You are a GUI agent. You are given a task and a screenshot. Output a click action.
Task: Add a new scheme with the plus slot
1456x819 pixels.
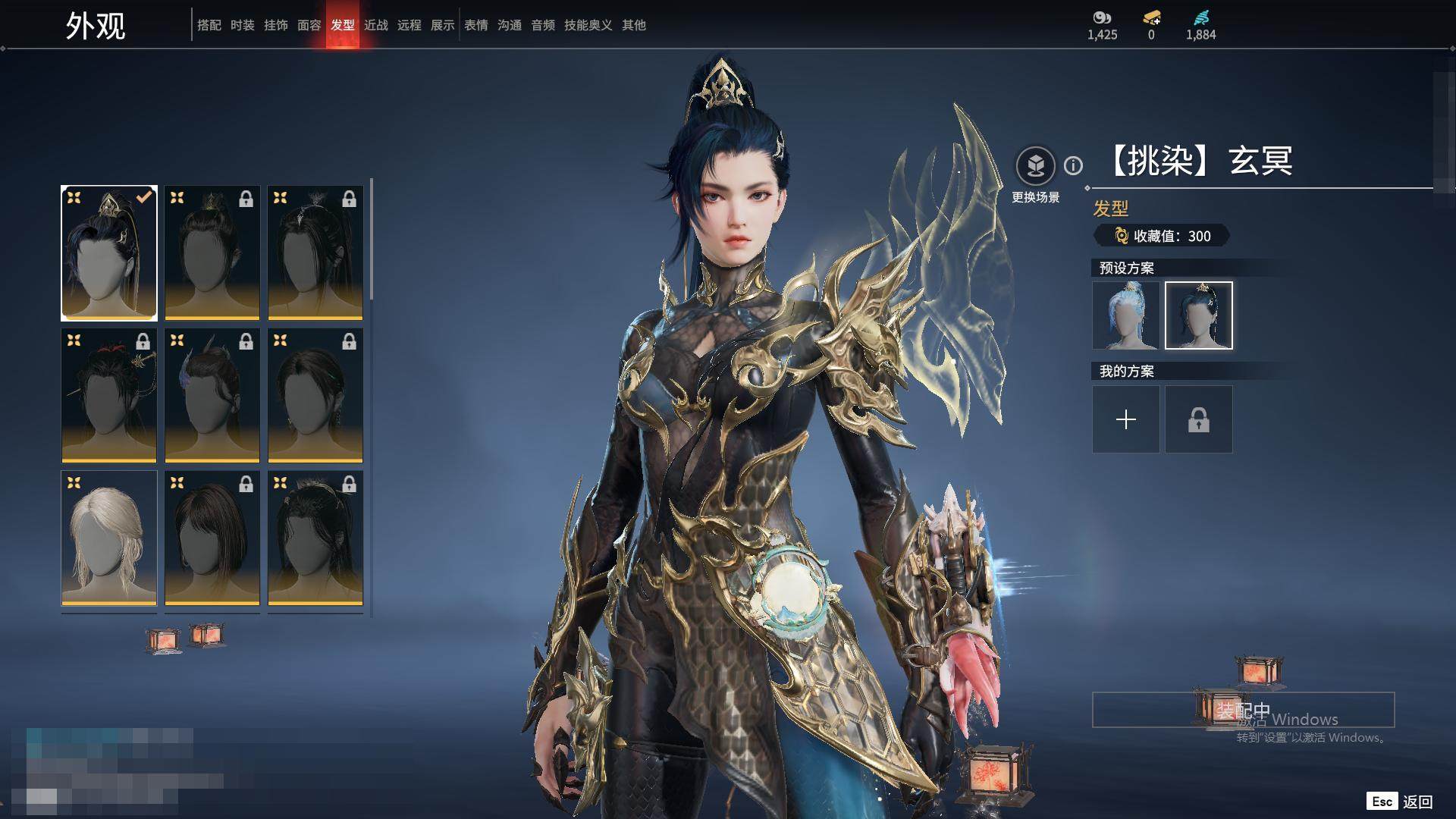pyautogui.click(x=1125, y=419)
